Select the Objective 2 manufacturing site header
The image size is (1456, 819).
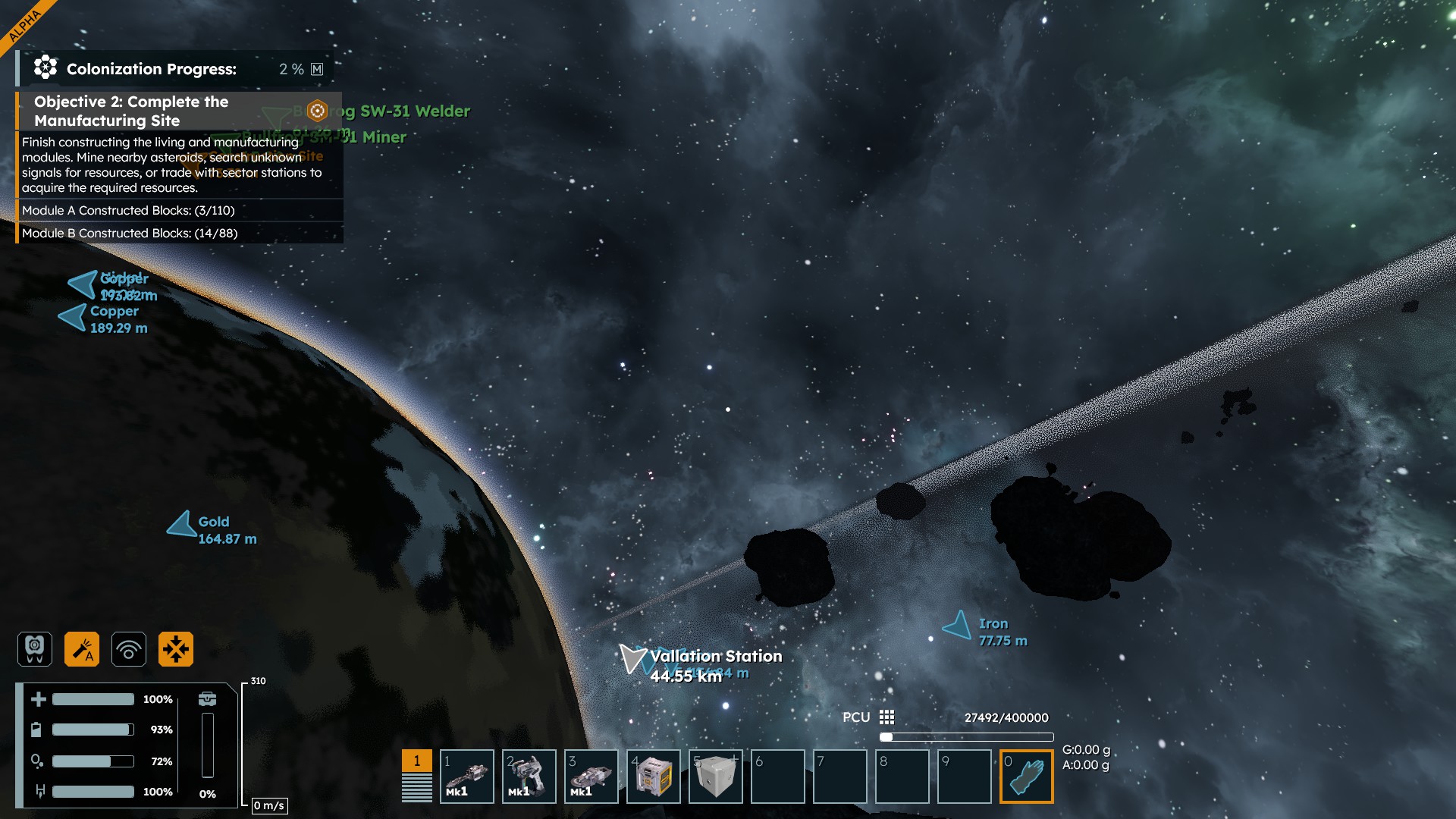[130, 111]
